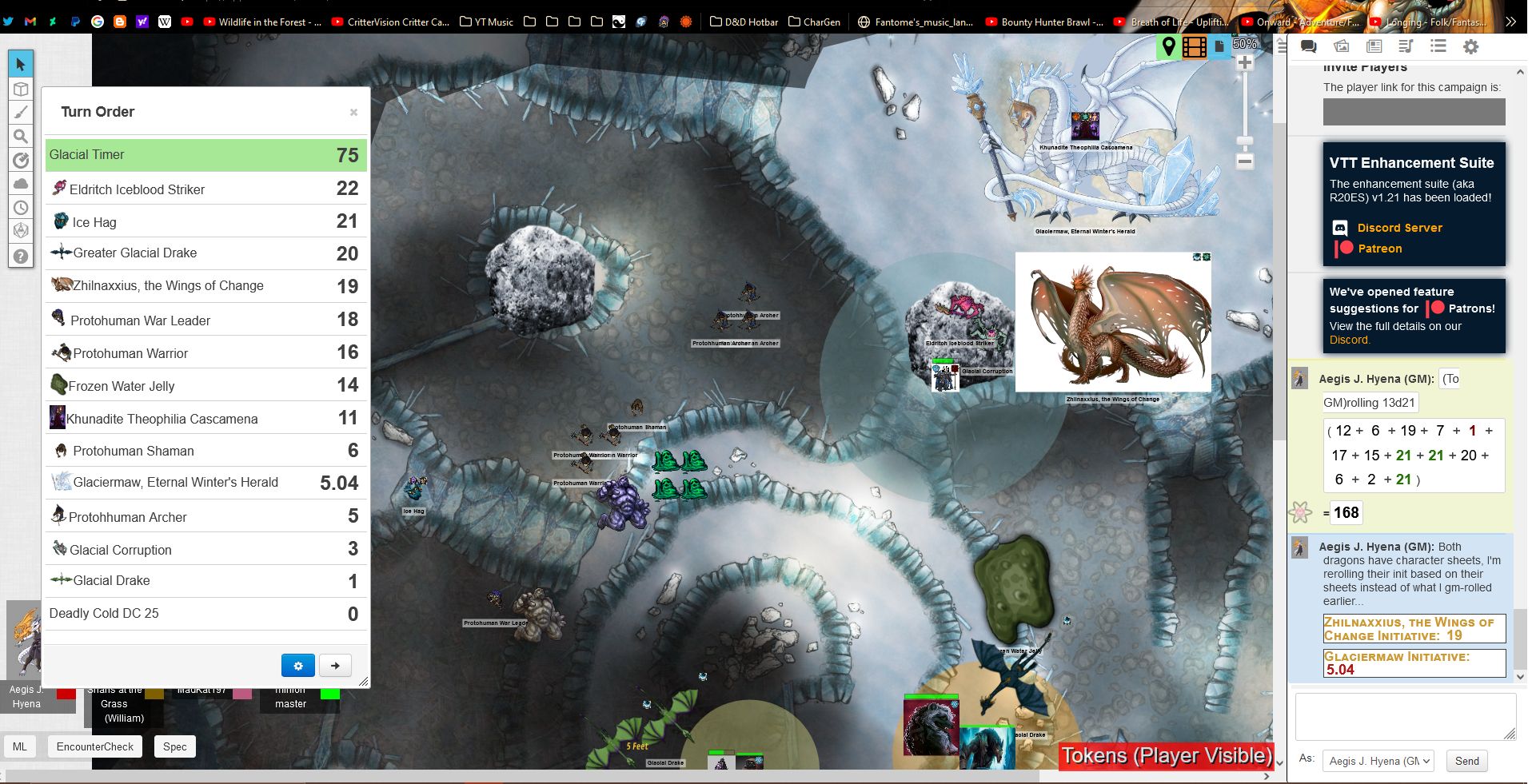
Task: Open the layer chooser cube tool
Action: [x=22, y=88]
